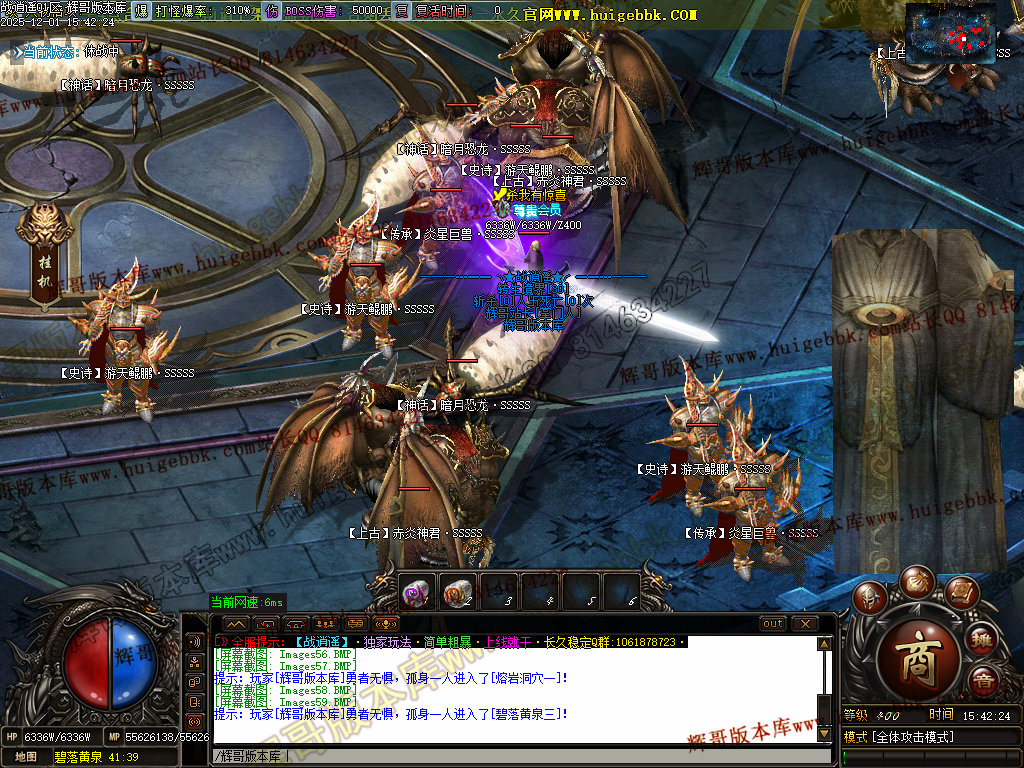The height and width of the screenshot is (768, 1024).
Task: Open the character panel helmet icon
Action: [871, 596]
